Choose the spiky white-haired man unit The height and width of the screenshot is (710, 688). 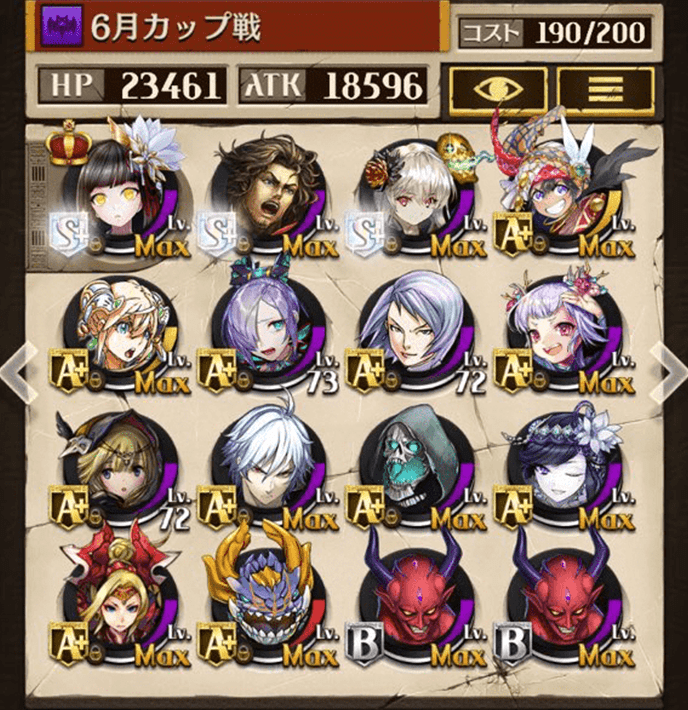point(263,470)
